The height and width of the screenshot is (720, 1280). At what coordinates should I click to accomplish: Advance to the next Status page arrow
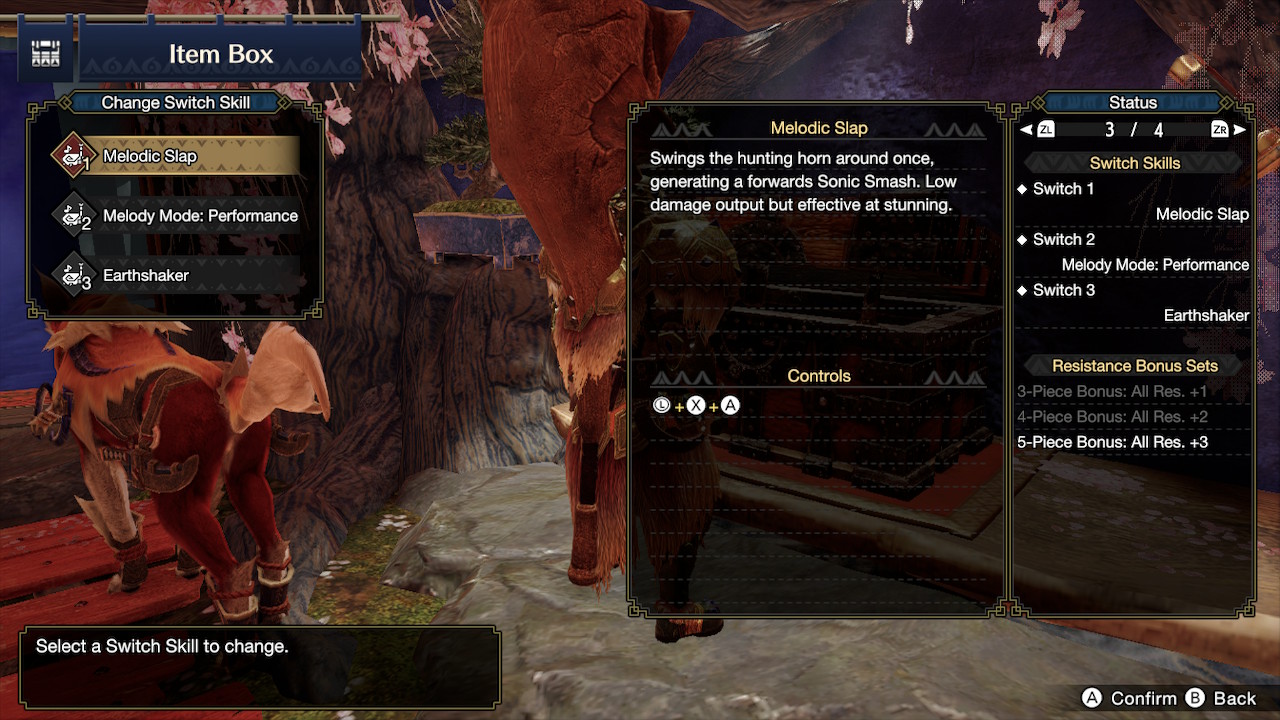coord(1240,130)
